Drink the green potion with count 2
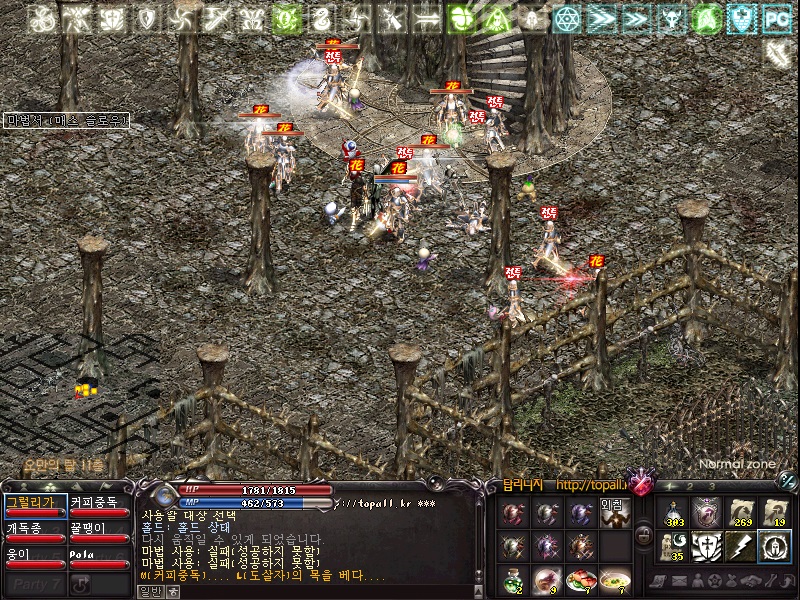 pyautogui.click(x=513, y=579)
